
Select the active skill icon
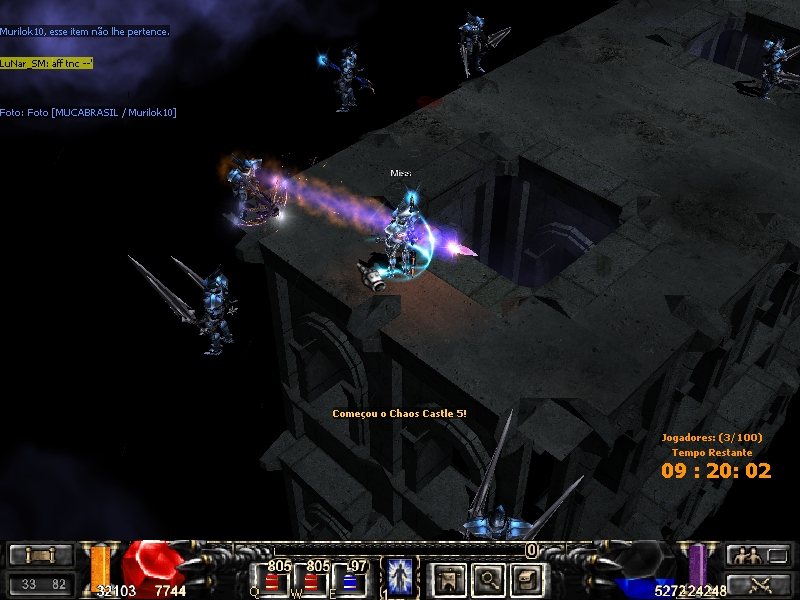point(400,578)
